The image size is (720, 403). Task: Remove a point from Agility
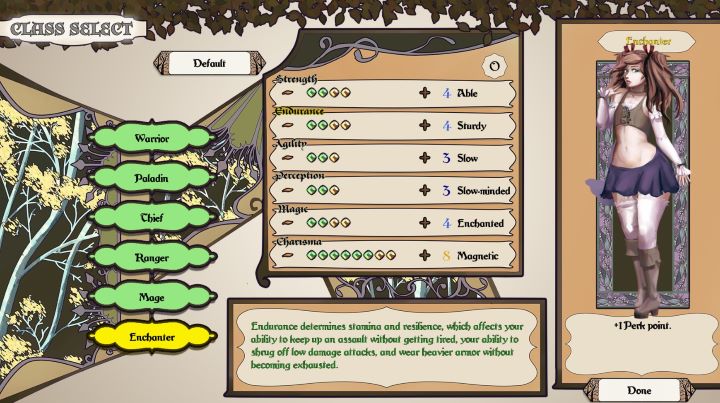coord(289,158)
